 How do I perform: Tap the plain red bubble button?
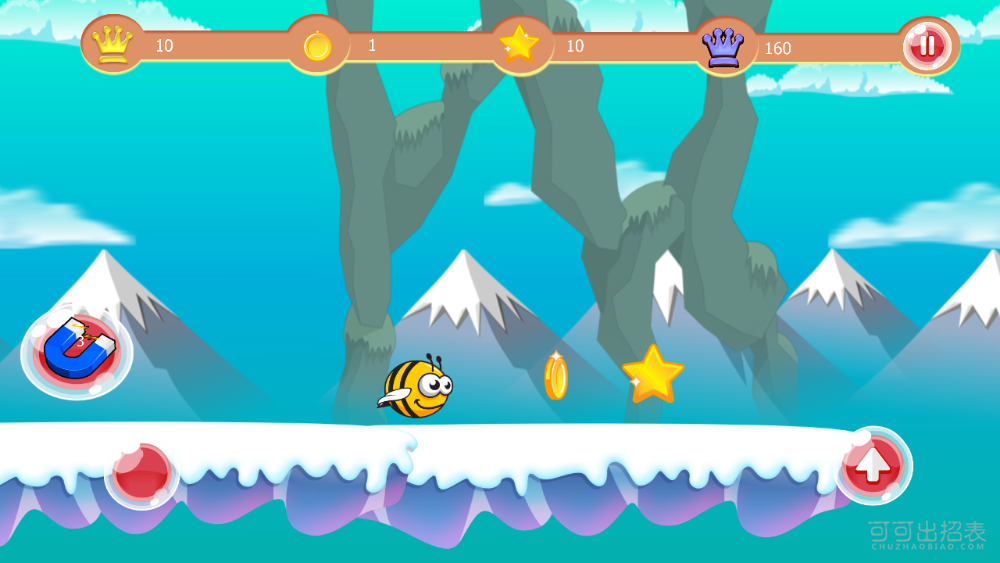pos(141,474)
